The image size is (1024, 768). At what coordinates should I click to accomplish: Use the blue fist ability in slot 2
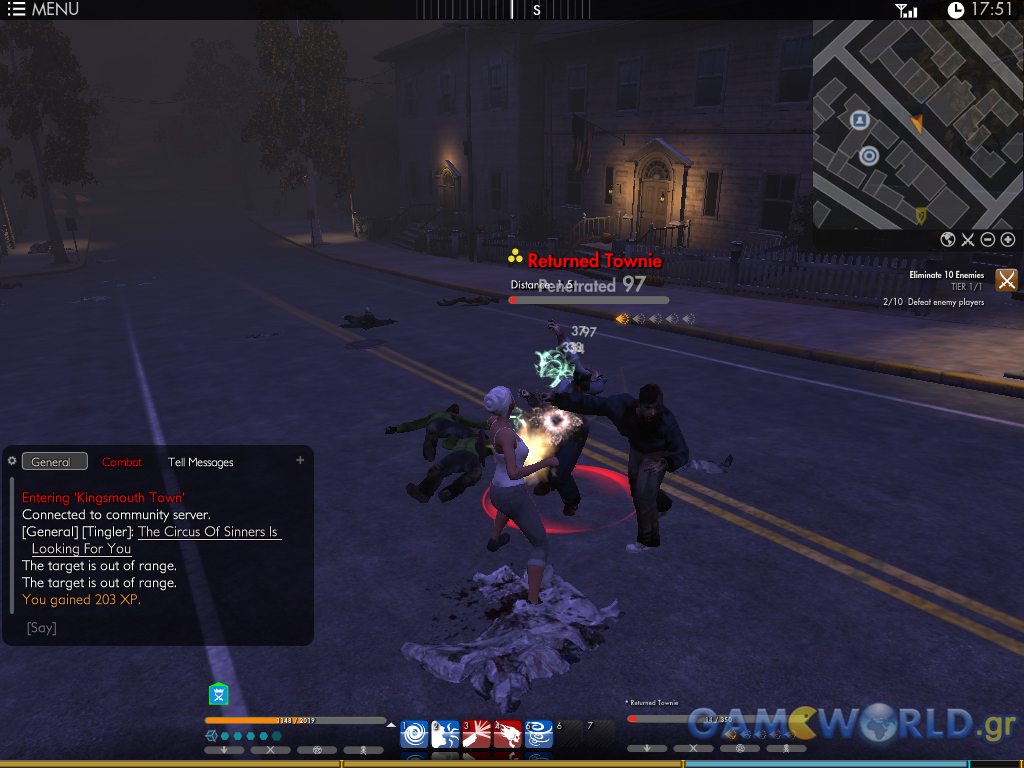click(445, 735)
